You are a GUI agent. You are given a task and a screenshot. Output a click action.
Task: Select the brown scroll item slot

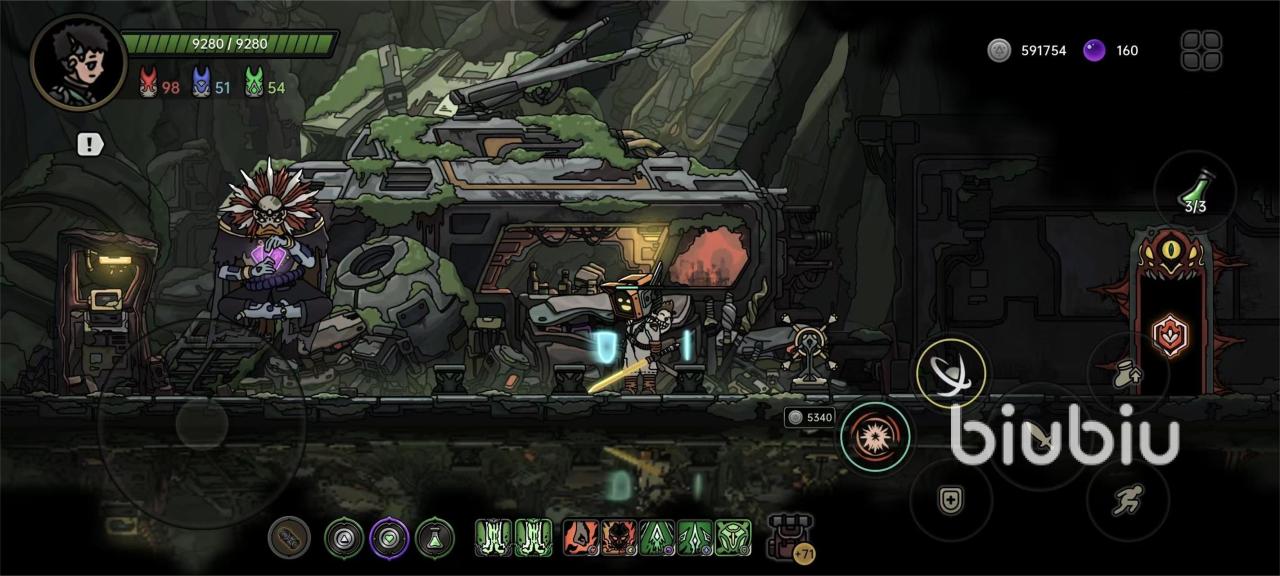click(289, 538)
